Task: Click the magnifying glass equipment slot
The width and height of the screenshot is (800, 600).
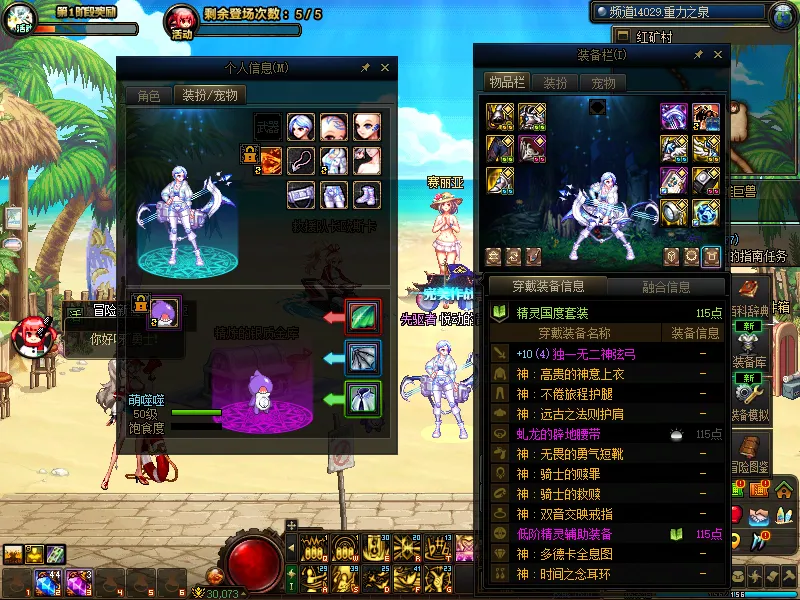Action: pyautogui.click(x=674, y=212)
